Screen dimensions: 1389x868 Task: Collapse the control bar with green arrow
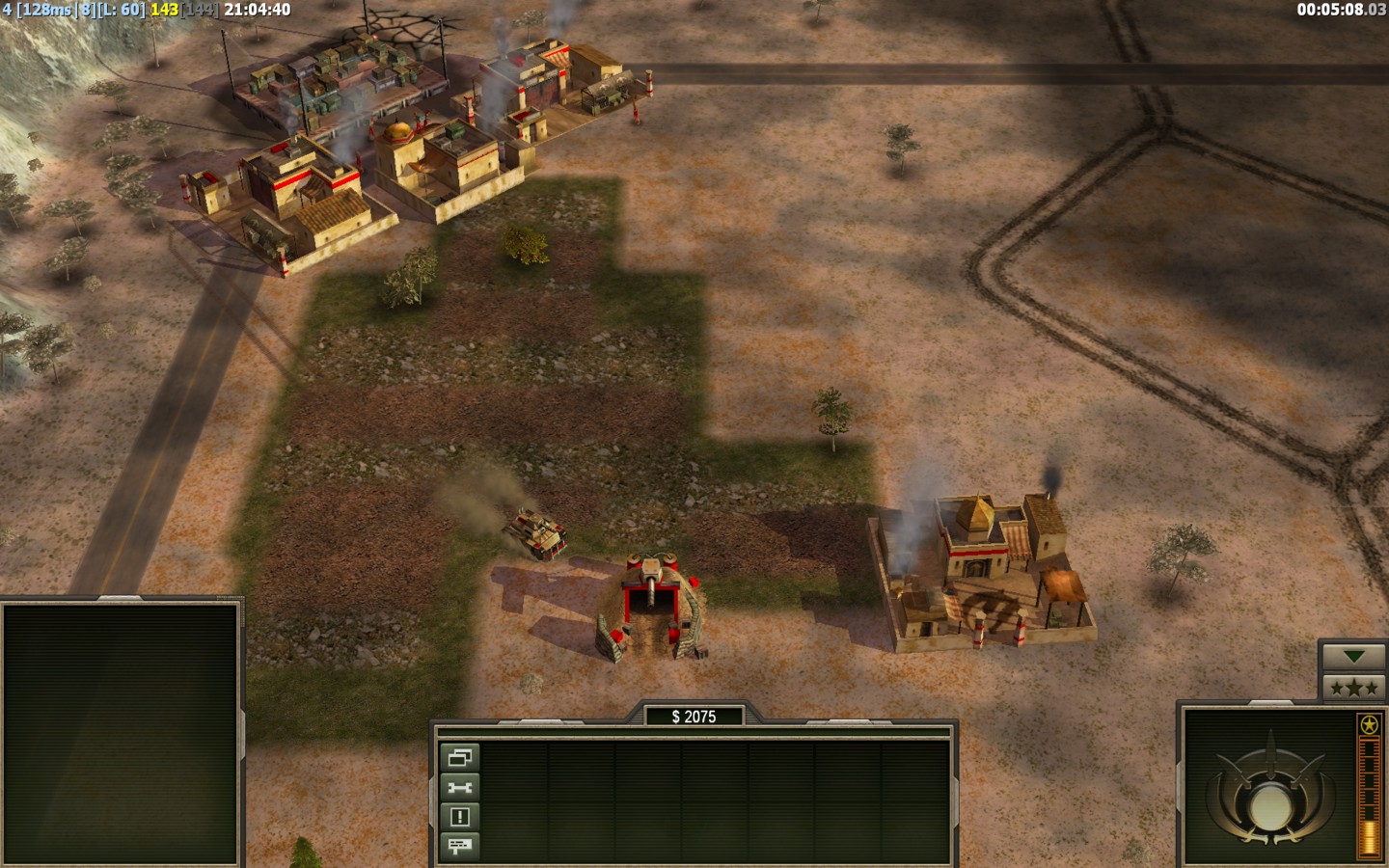click(x=1354, y=657)
